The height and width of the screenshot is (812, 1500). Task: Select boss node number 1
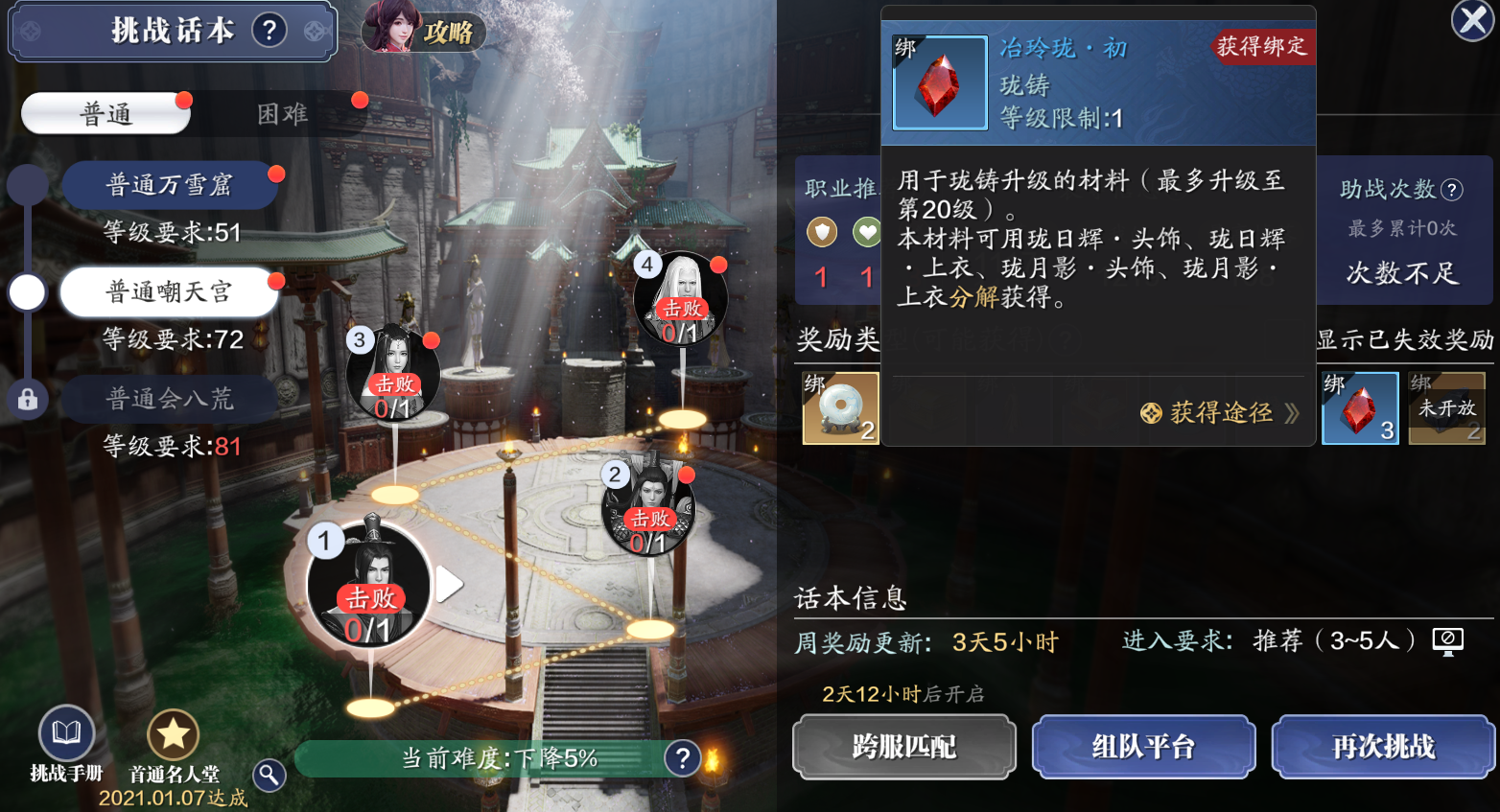coord(369,585)
